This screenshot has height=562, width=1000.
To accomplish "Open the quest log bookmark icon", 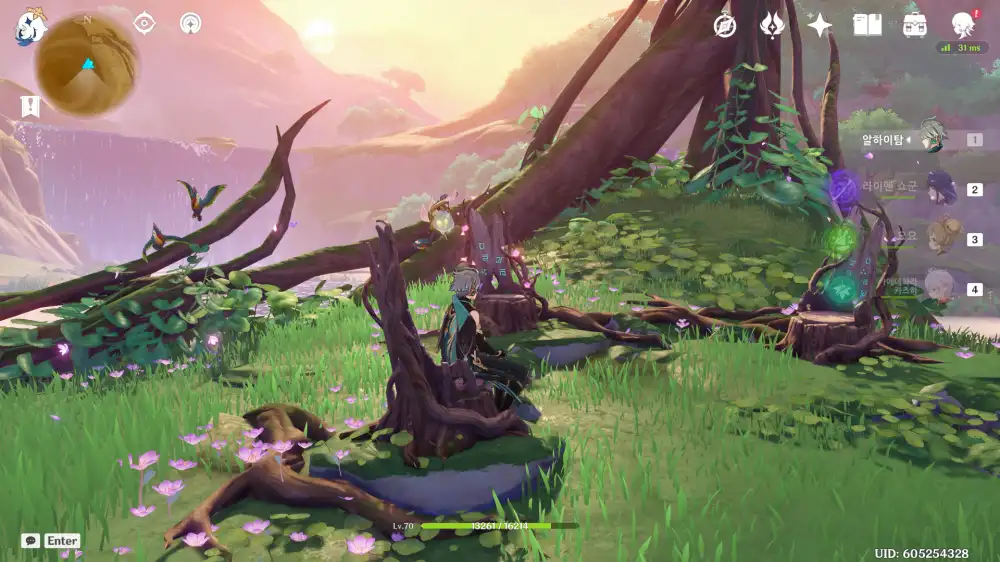I will (30, 106).
